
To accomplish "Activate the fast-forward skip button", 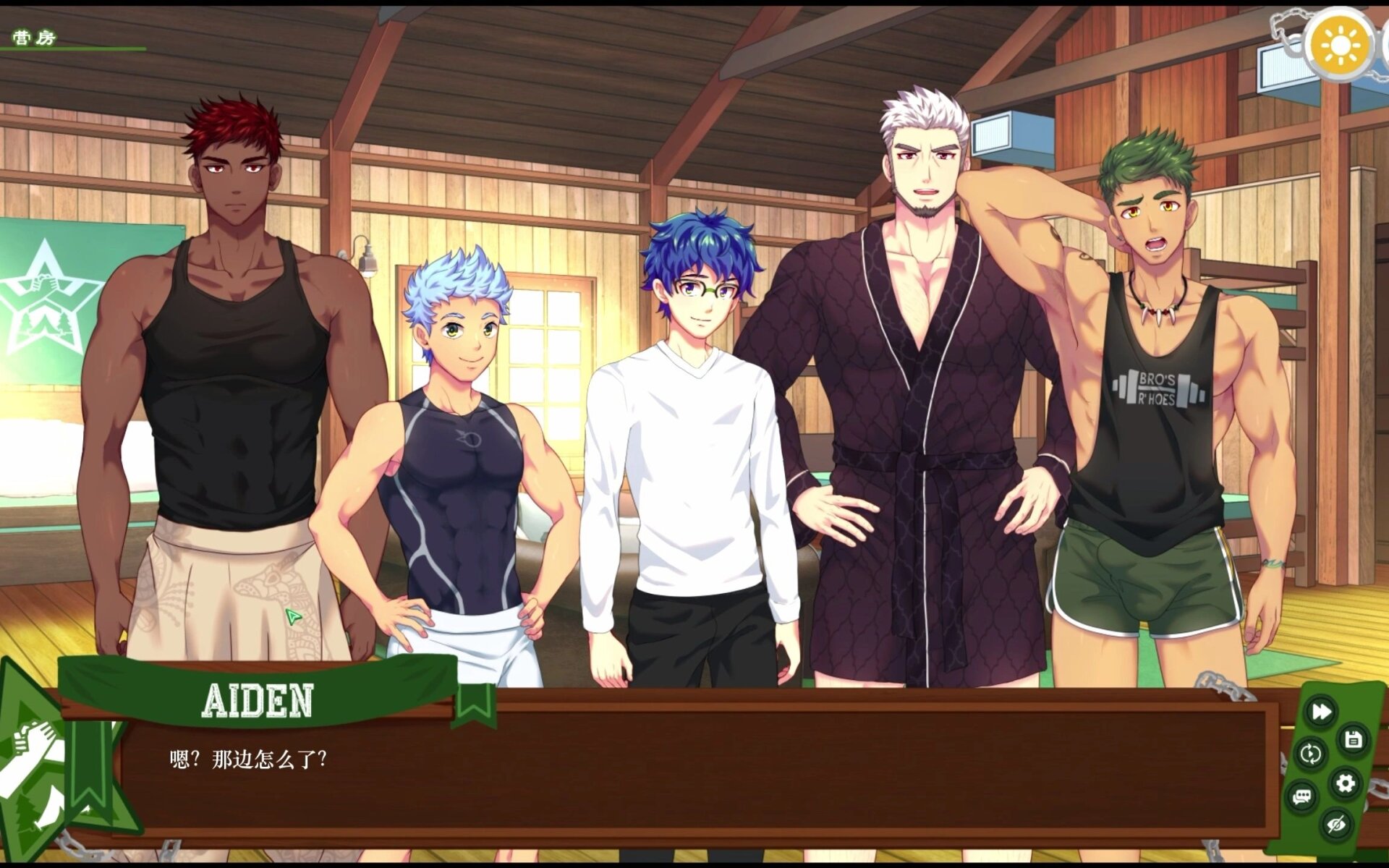I will 1321,712.
